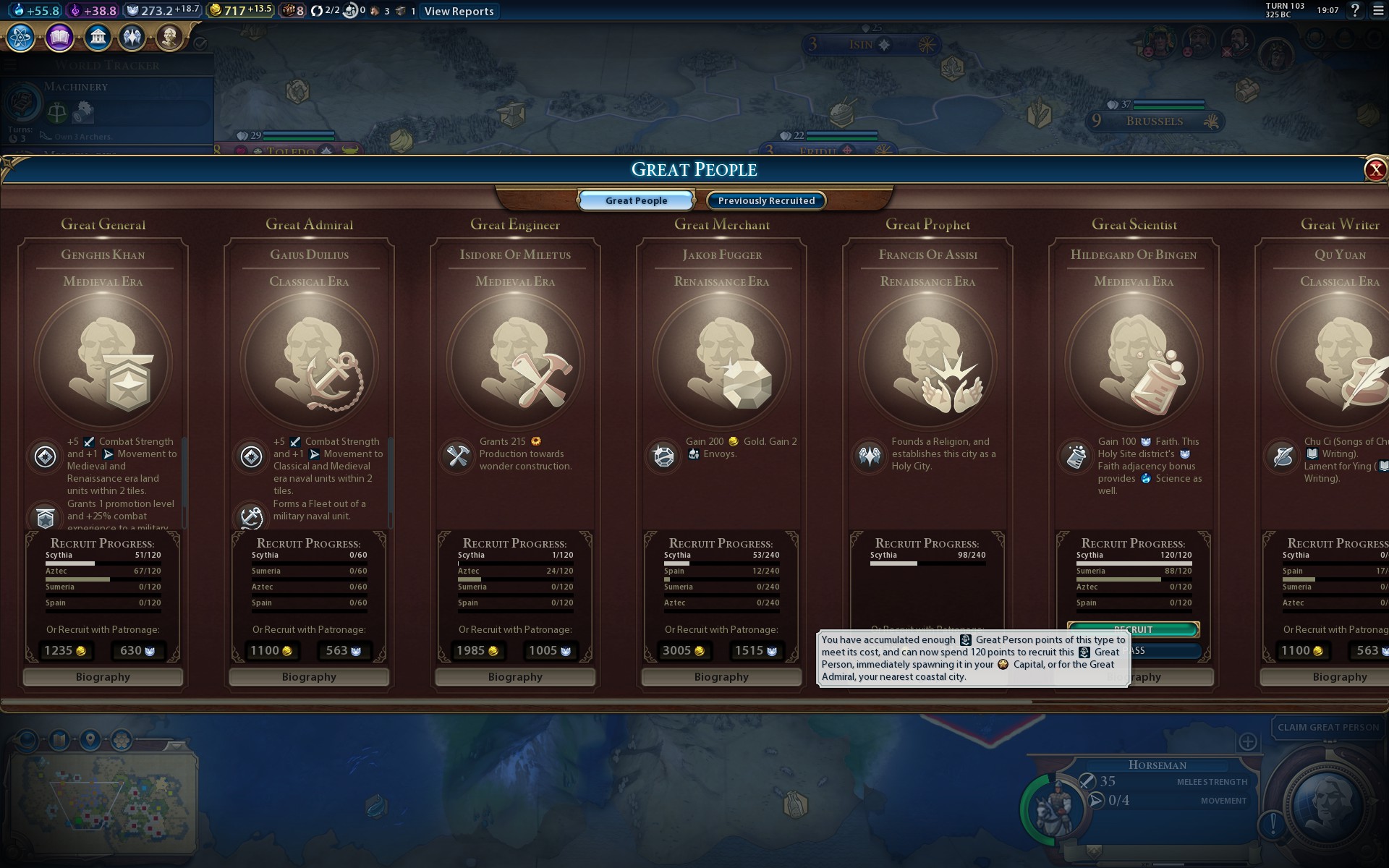Open the civics tree book icon
Image resolution: width=1389 pixels, height=868 pixels.
[59, 37]
